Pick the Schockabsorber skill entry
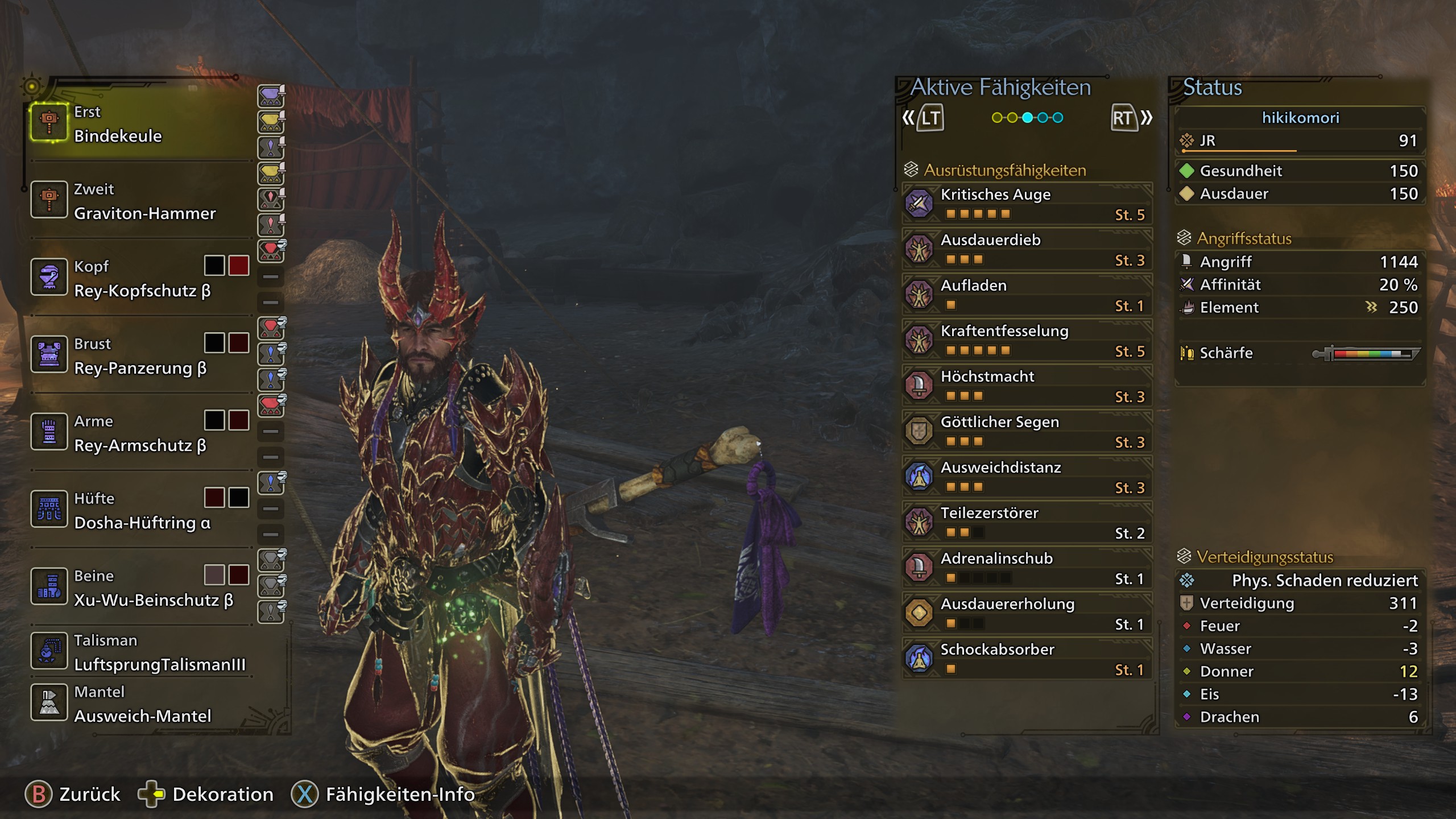This screenshot has width=1456, height=819. click(x=1027, y=659)
